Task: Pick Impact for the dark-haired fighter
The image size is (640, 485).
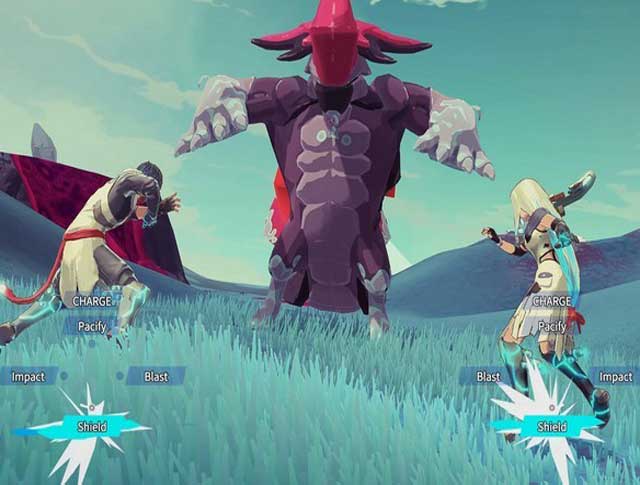Action: click(x=28, y=377)
